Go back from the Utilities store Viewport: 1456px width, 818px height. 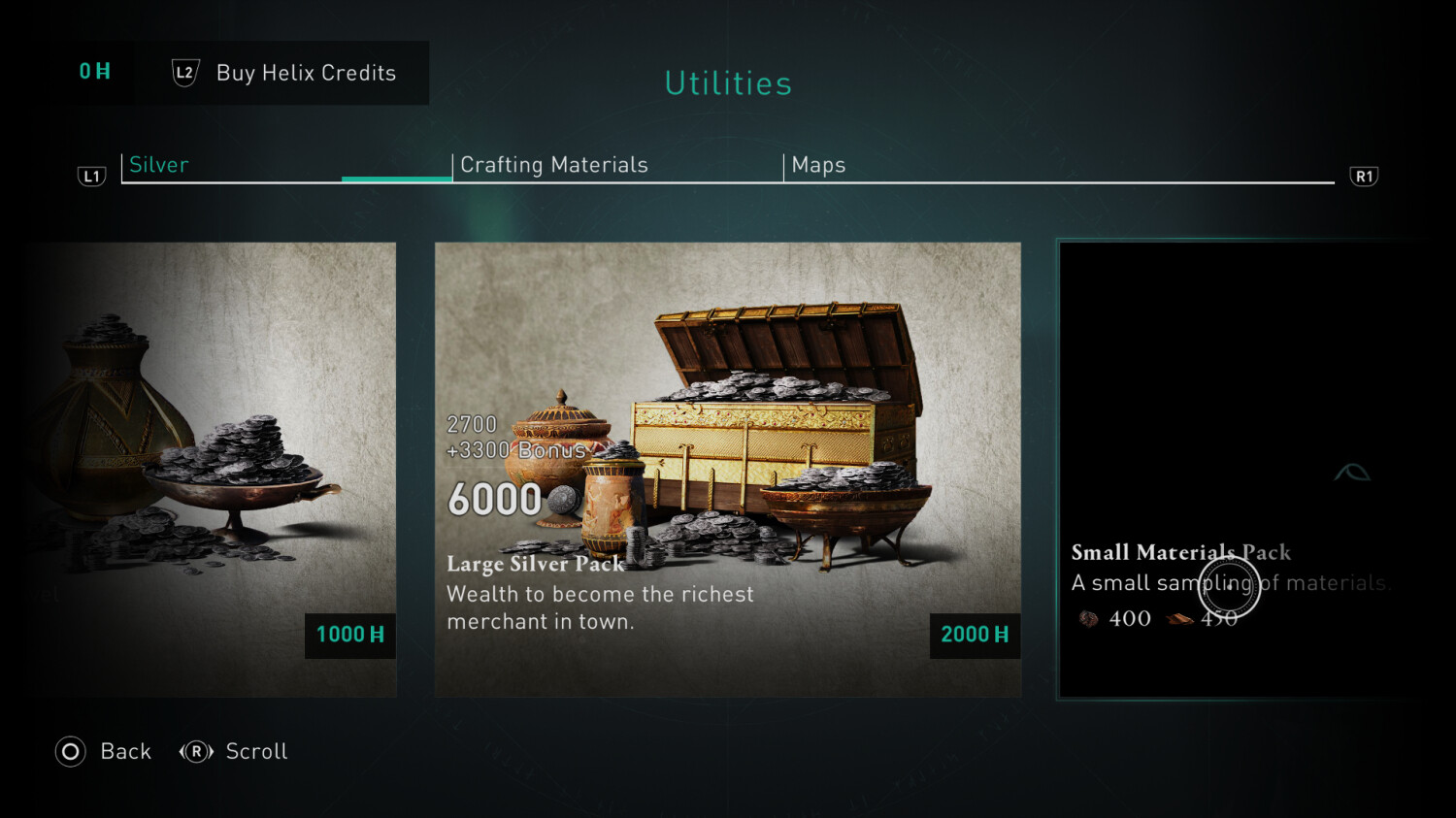[x=104, y=752]
